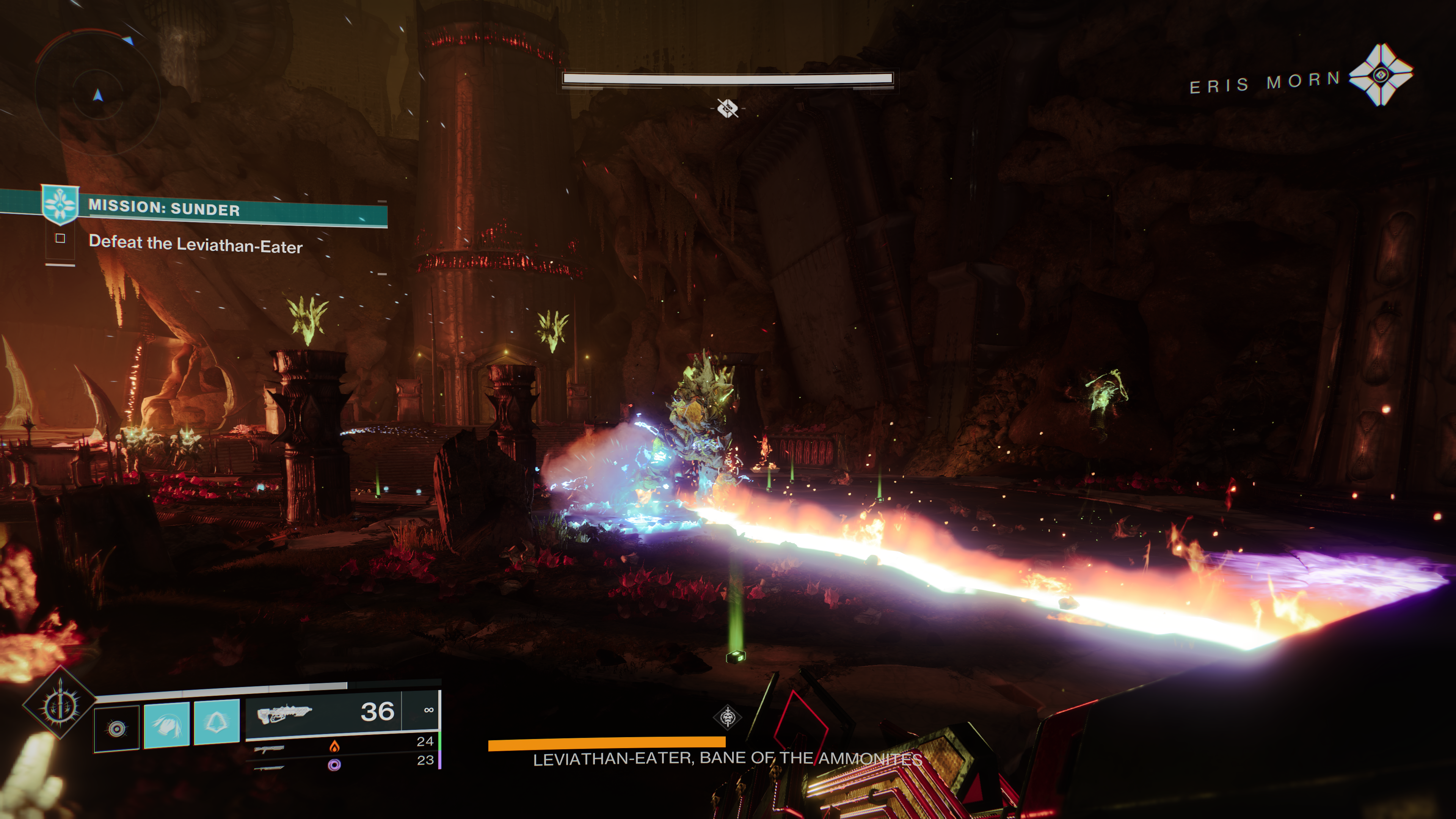The width and height of the screenshot is (1456, 819).
Task: Open the Mission: Sunder tracker banner
Action: coord(215,208)
